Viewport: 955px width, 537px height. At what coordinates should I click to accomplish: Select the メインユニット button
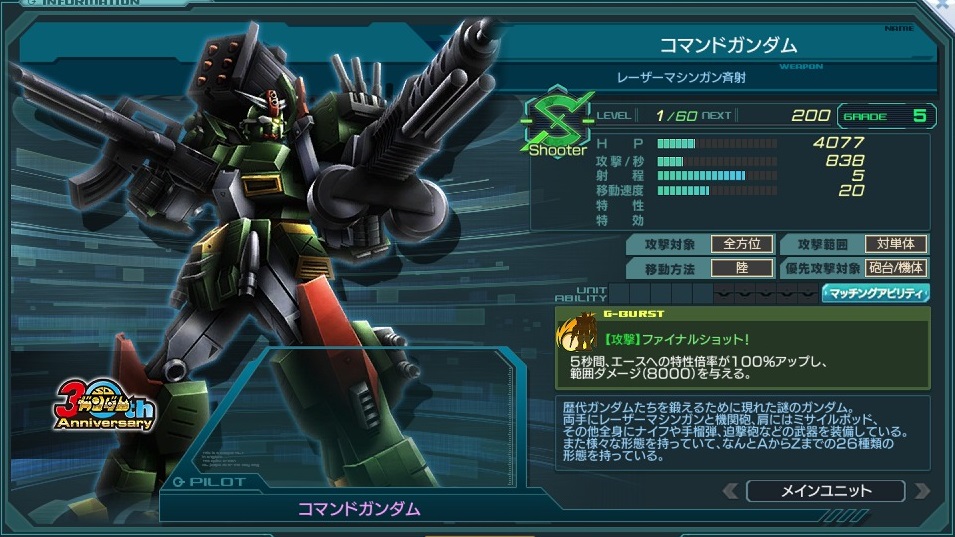click(x=825, y=491)
